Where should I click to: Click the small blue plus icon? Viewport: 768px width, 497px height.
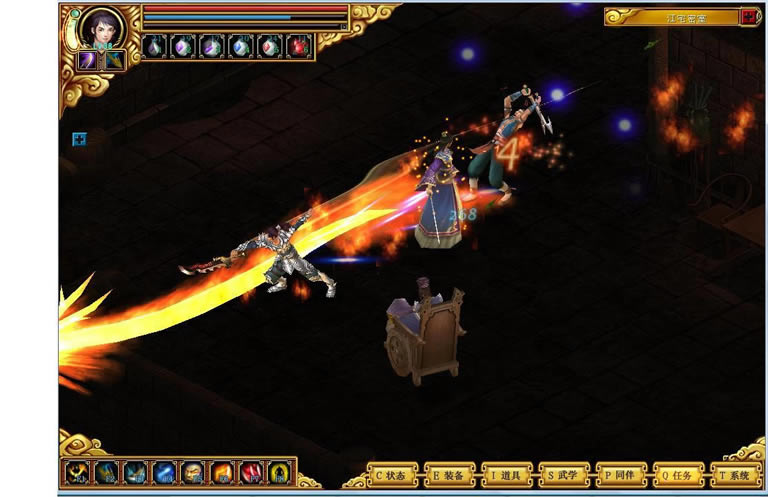click(x=79, y=139)
